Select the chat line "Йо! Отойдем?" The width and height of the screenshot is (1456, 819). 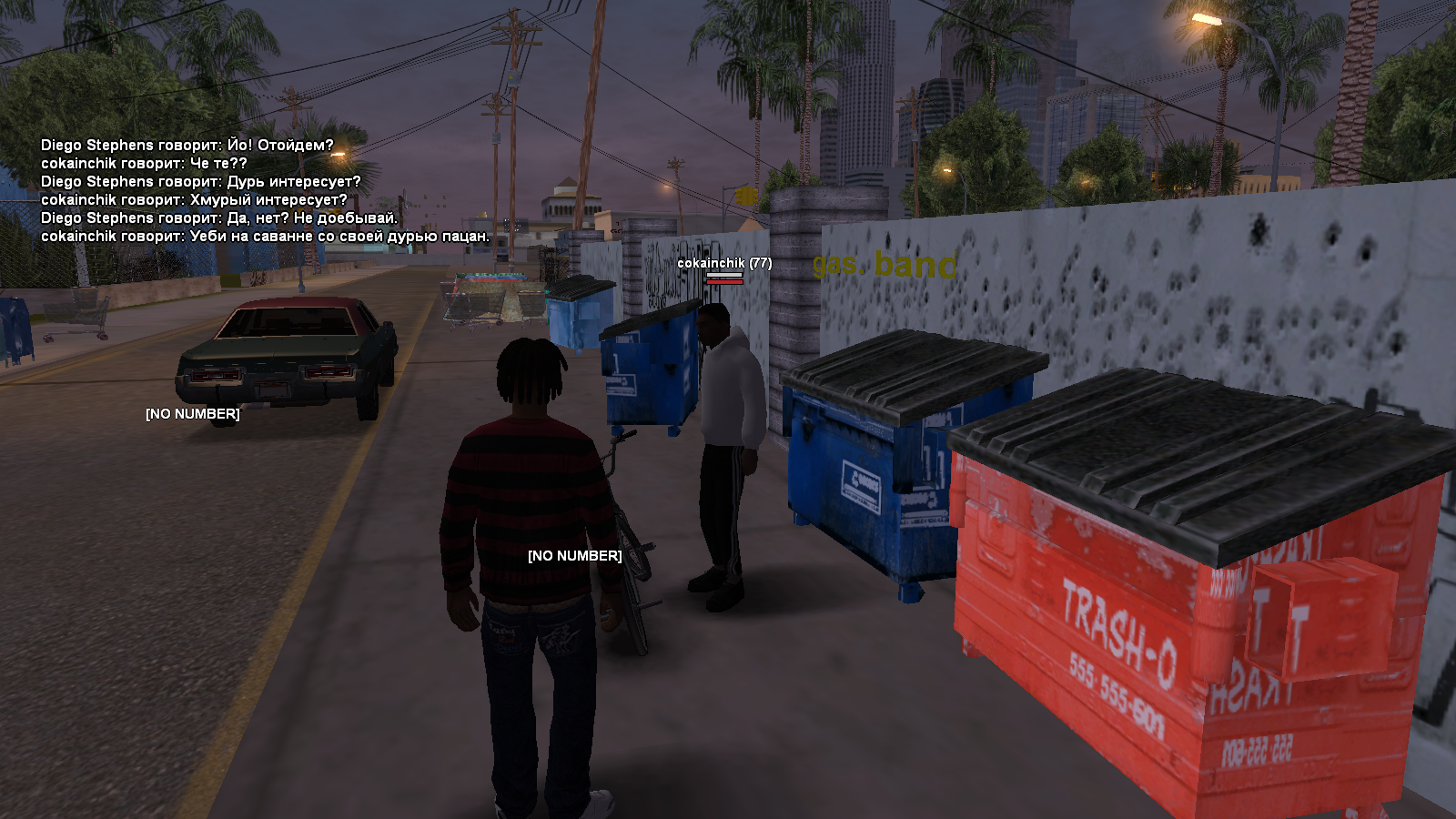187,146
